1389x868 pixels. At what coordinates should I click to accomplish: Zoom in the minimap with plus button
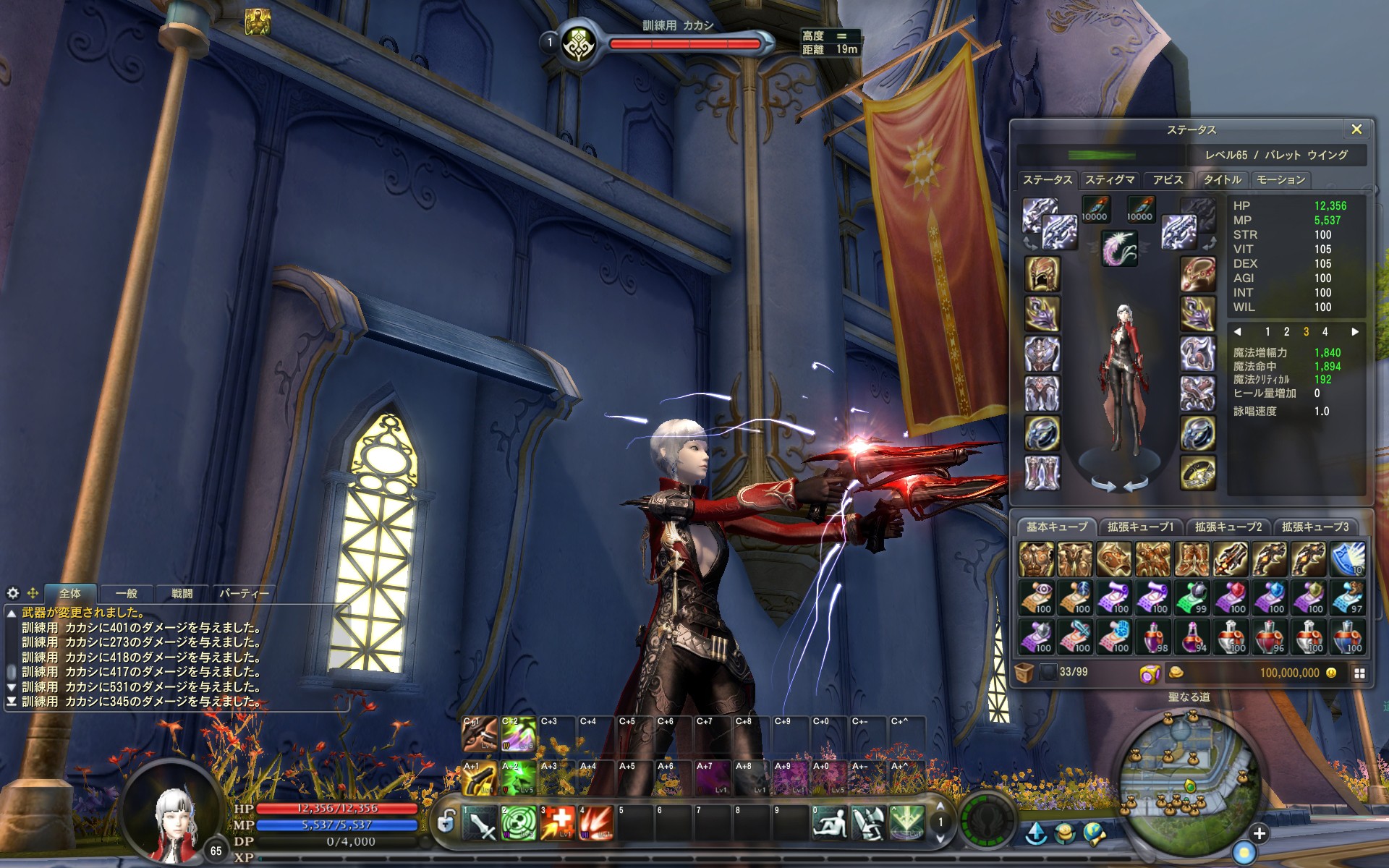[1259, 833]
